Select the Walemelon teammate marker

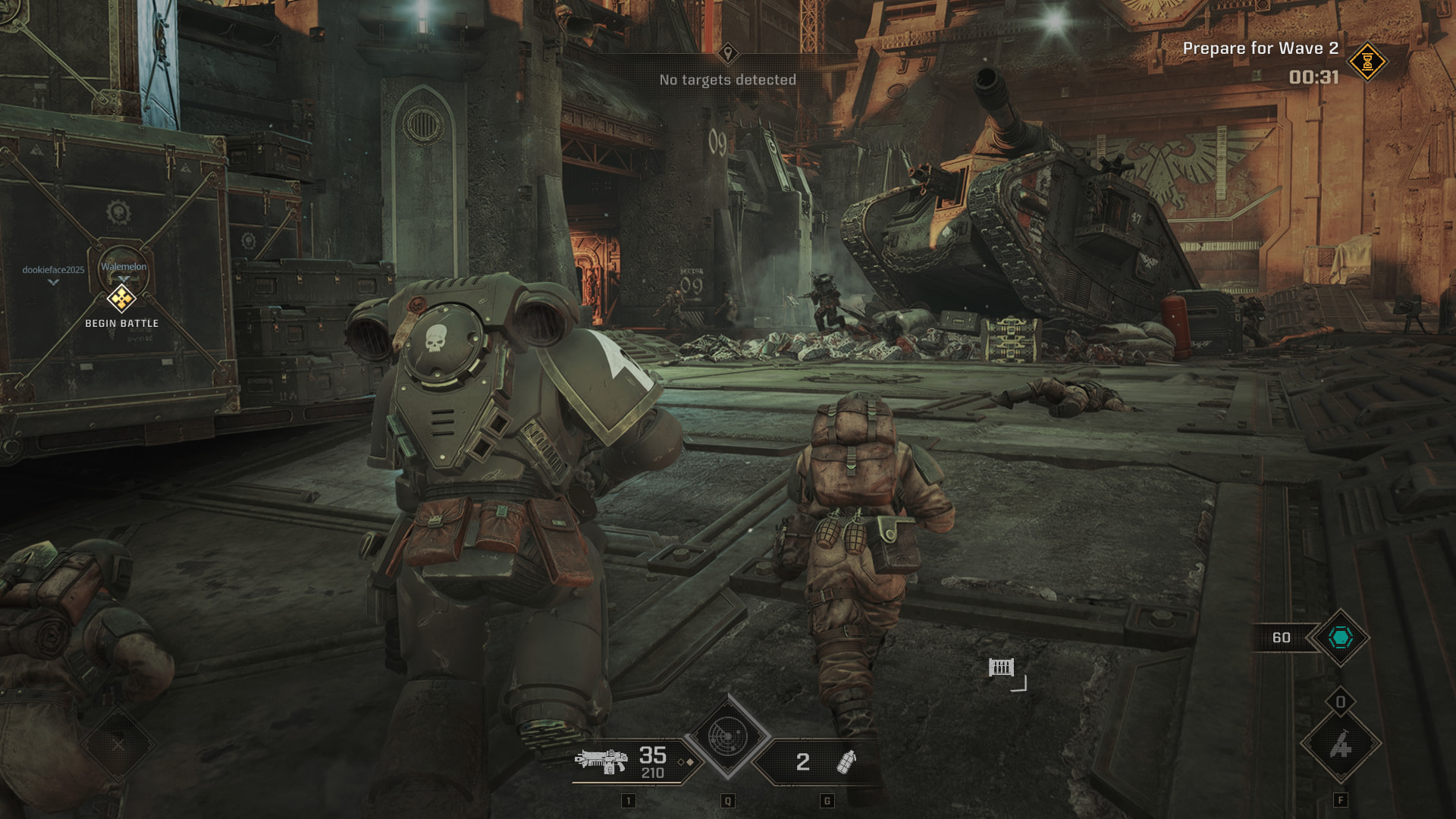[124, 267]
